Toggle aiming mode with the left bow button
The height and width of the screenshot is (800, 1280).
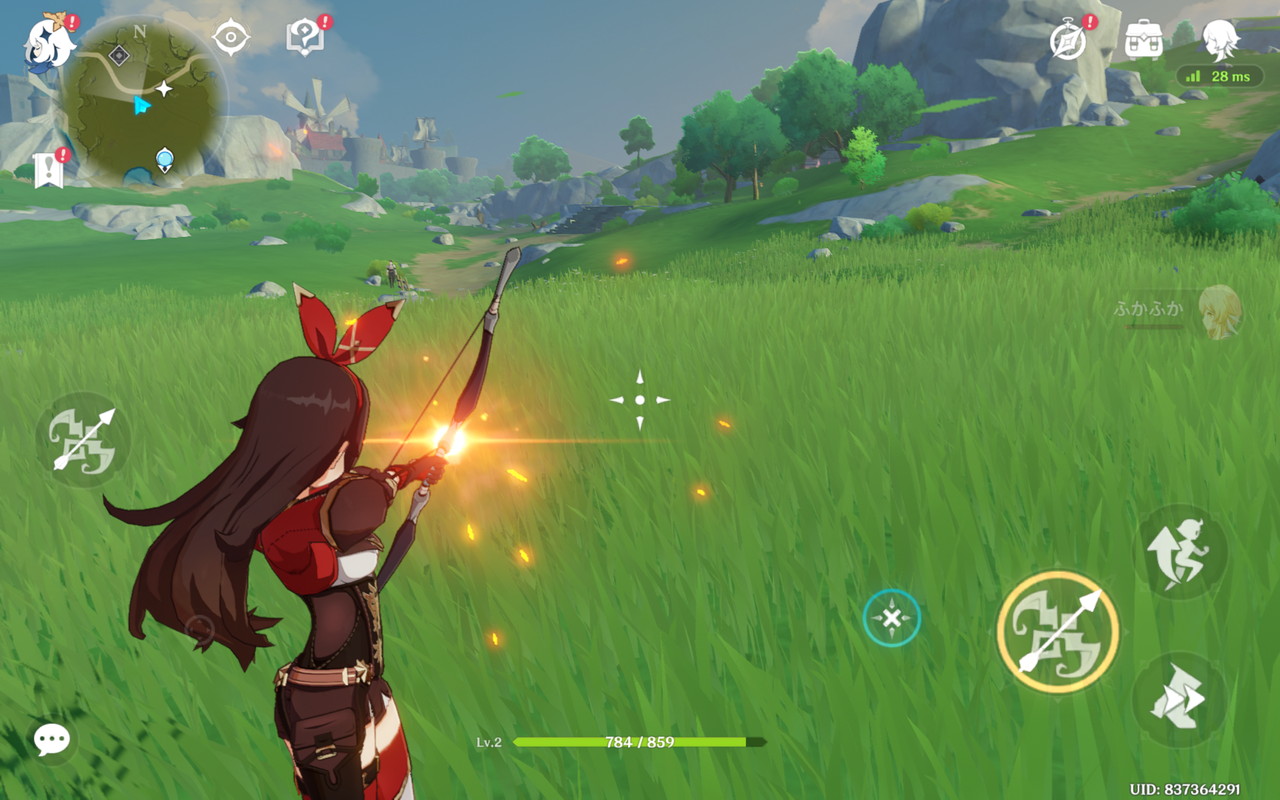(84, 439)
